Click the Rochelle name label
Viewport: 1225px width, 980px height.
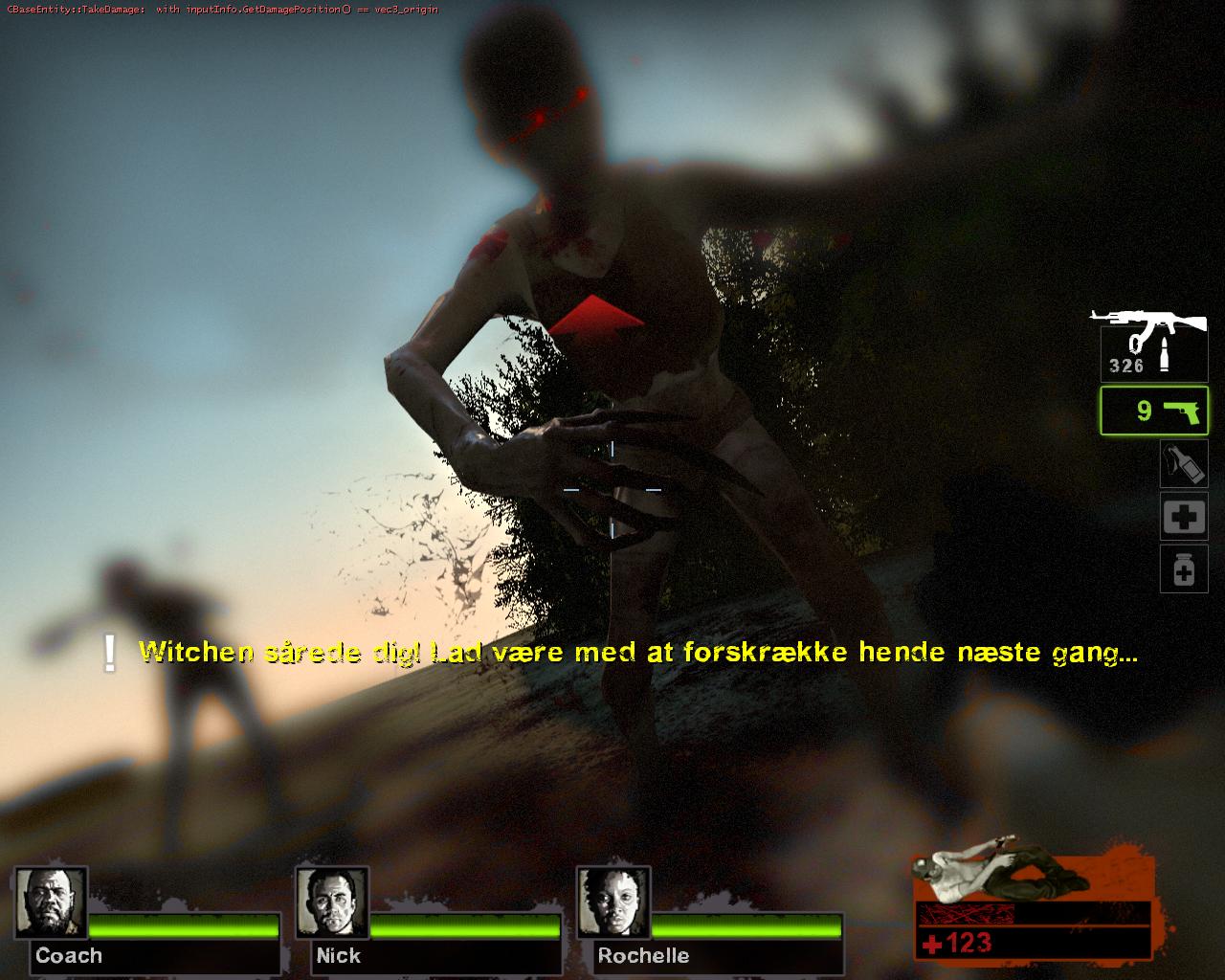pyautogui.click(x=642, y=955)
